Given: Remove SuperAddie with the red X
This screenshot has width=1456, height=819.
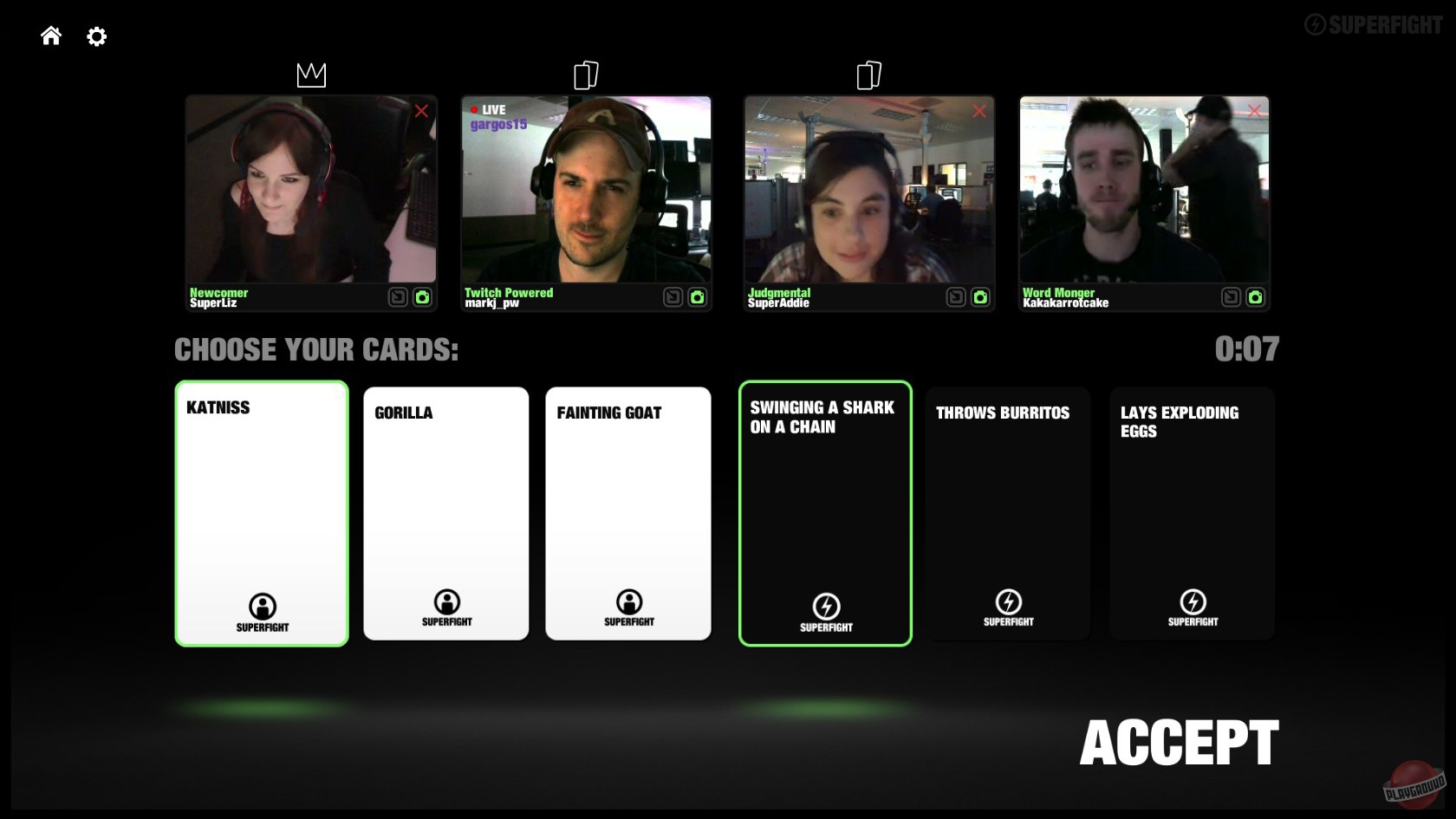Looking at the screenshot, I should pos(979,111).
